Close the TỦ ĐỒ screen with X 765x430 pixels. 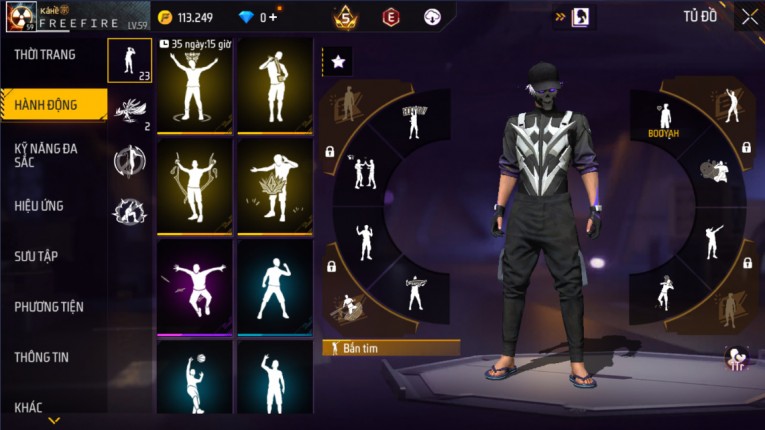pyautogui.click(x=749, y=16)
